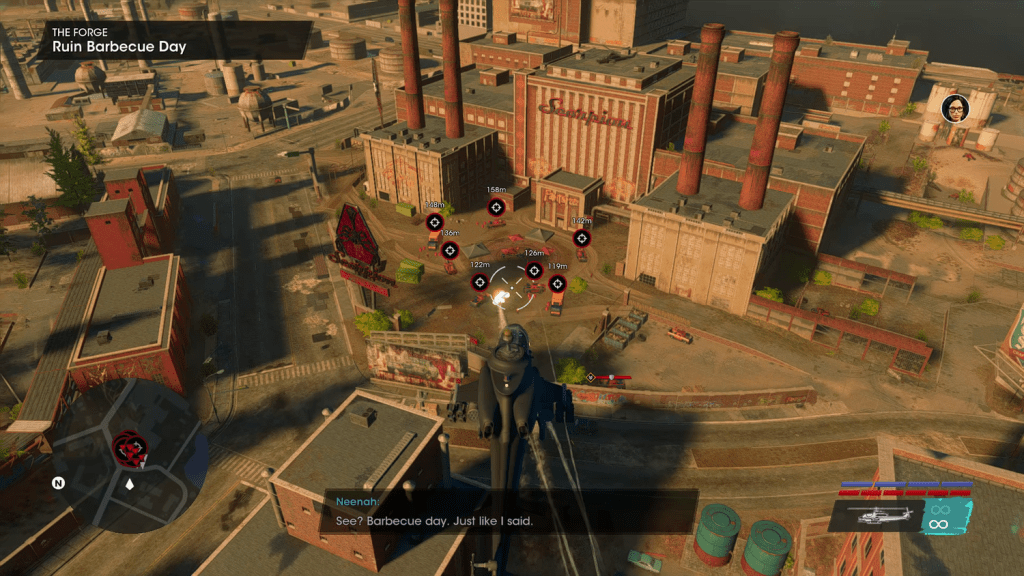
Task: Target the 148m crosshair marker
Action: click(x=434, y=222)
